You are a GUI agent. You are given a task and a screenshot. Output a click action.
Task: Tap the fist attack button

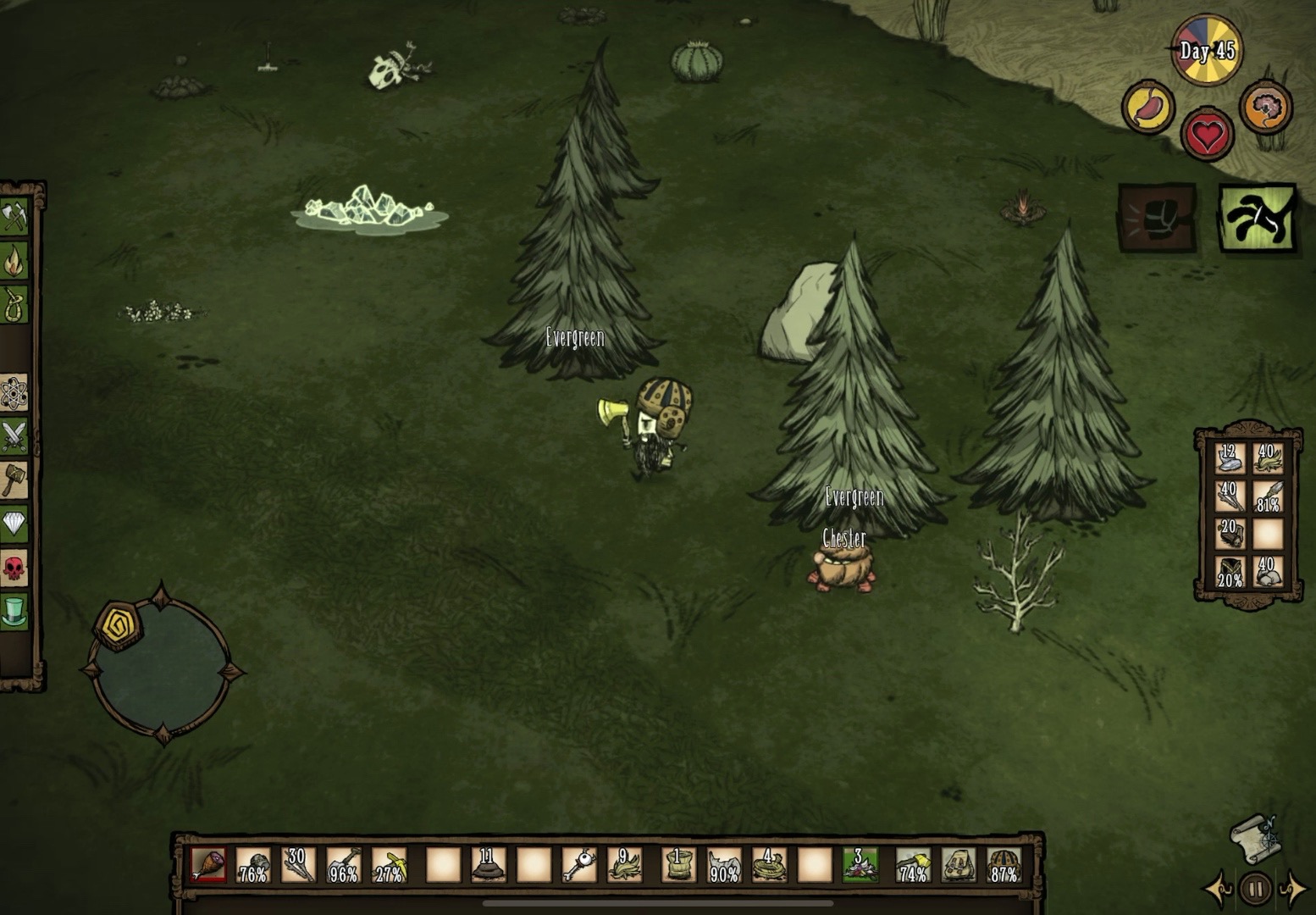tap(1157, 219)
